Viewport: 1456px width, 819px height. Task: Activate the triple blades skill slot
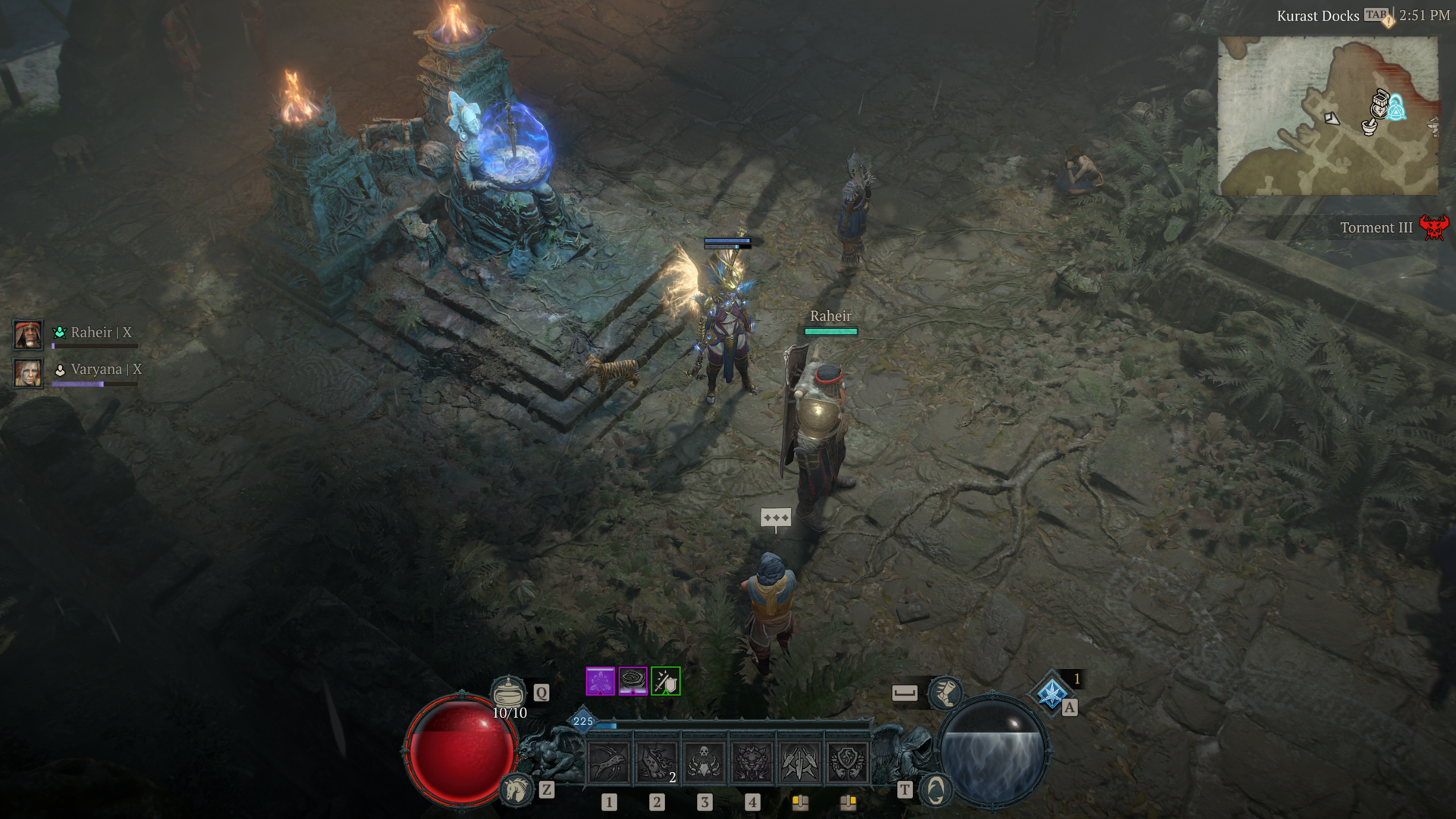[x=799, y=761]
